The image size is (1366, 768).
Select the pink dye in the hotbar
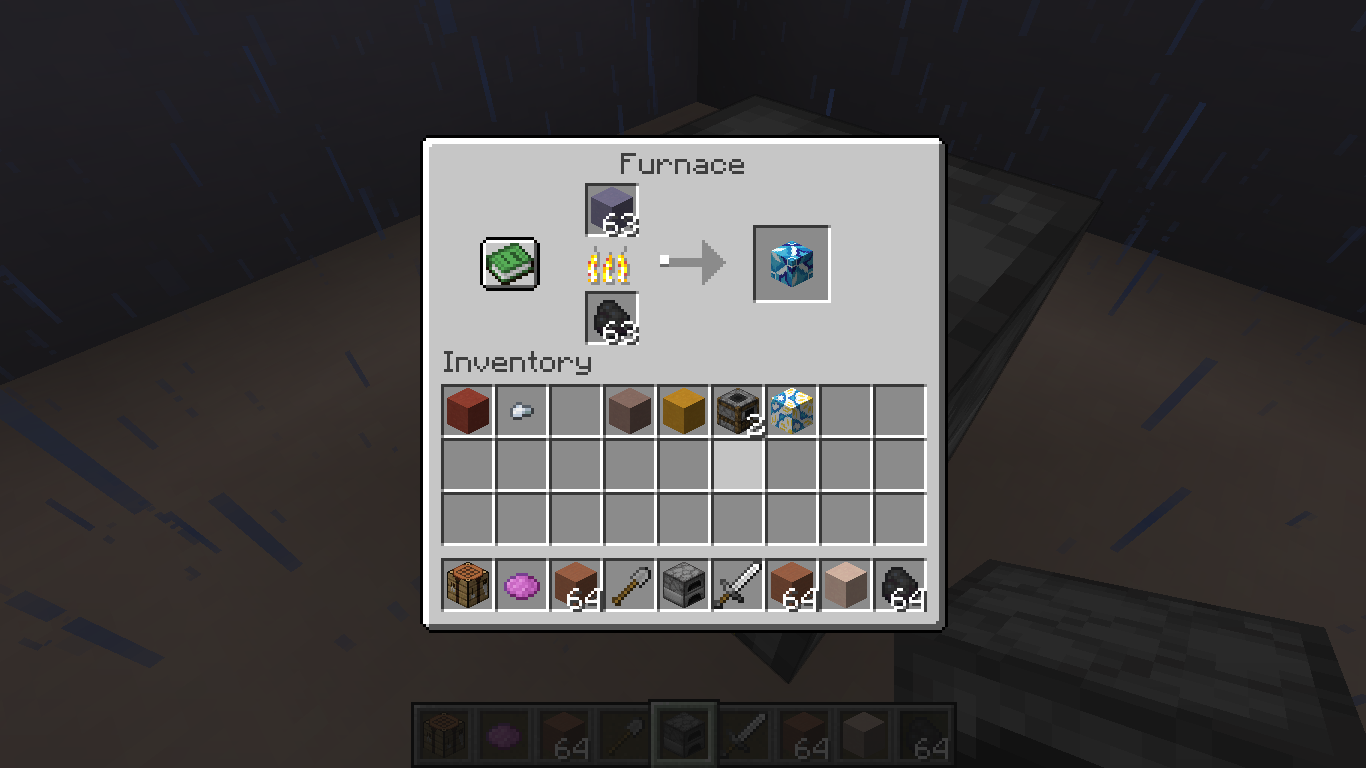522,585
